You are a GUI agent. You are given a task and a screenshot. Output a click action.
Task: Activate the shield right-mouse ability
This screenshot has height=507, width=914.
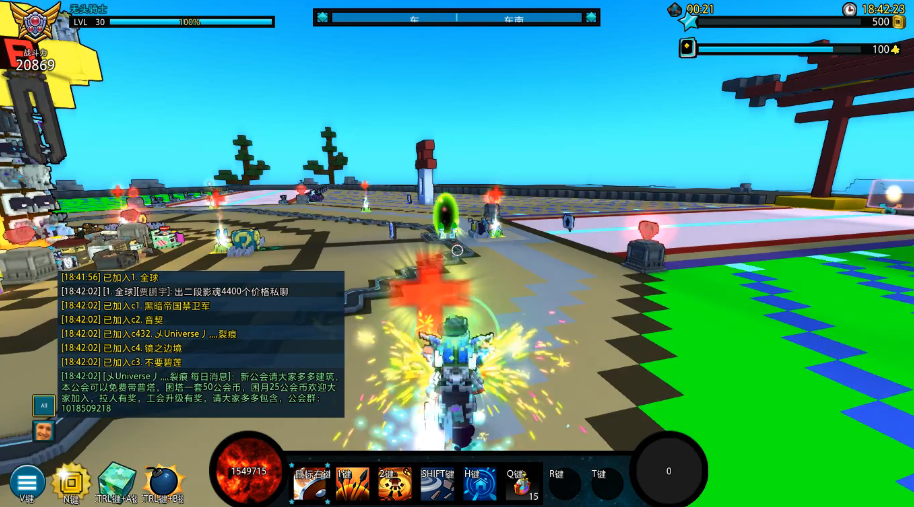pos(310,485)
